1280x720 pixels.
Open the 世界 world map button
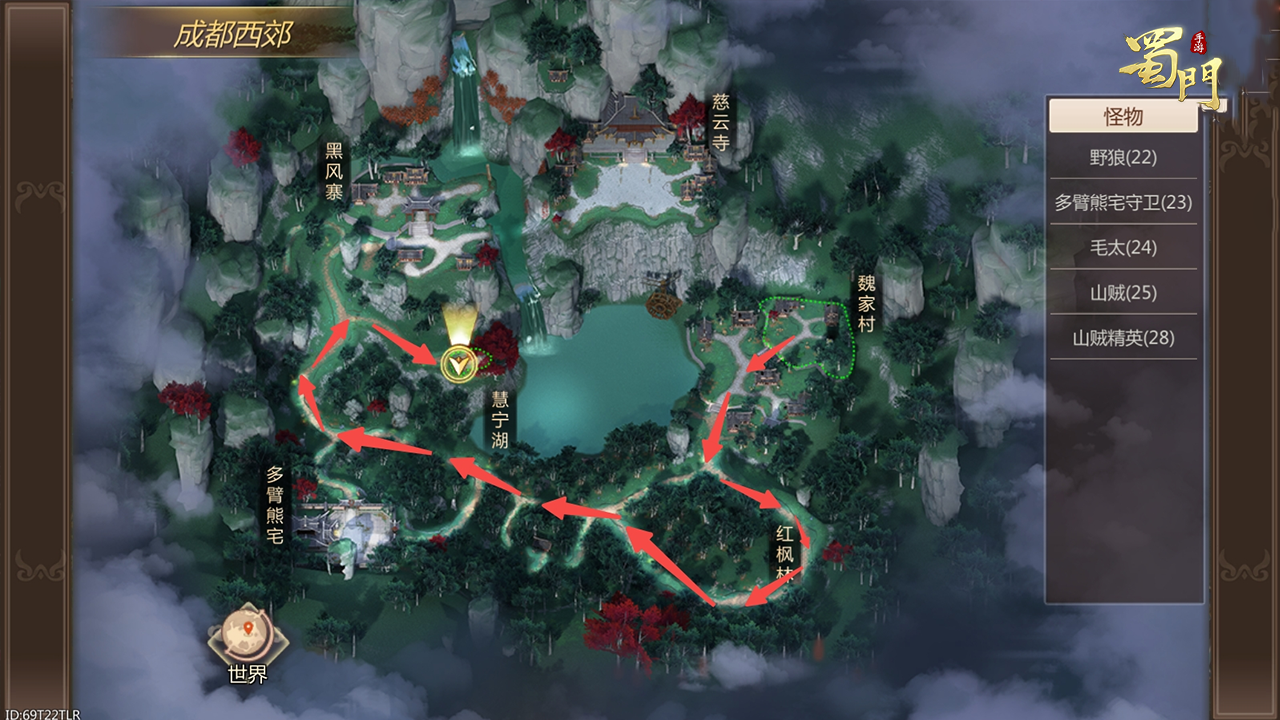click(x=247, y=643)
